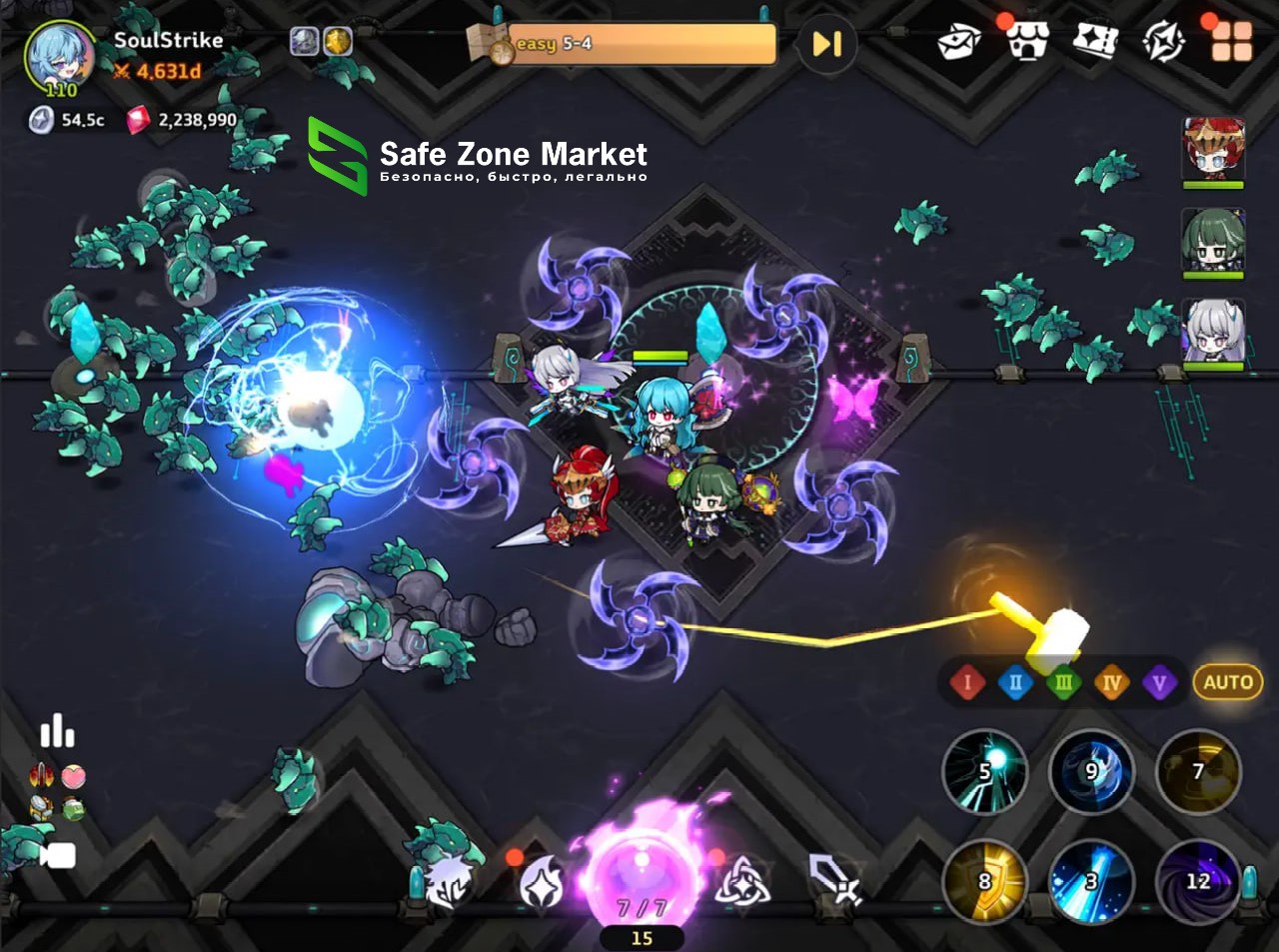Toggle the AUTO skill button

tap(1227, 682)
